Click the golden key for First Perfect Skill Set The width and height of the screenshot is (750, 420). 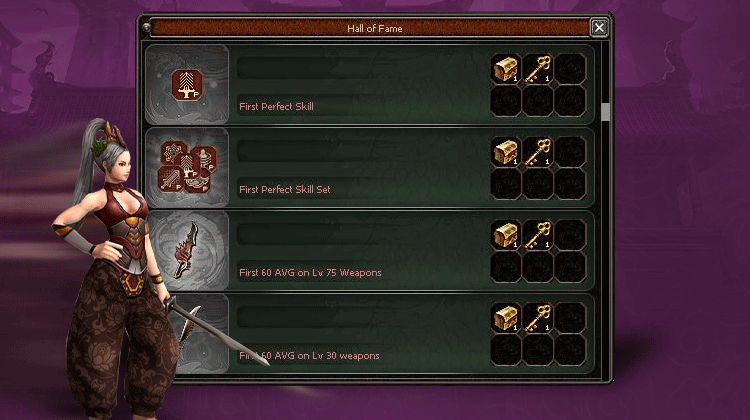pos(539,151)
